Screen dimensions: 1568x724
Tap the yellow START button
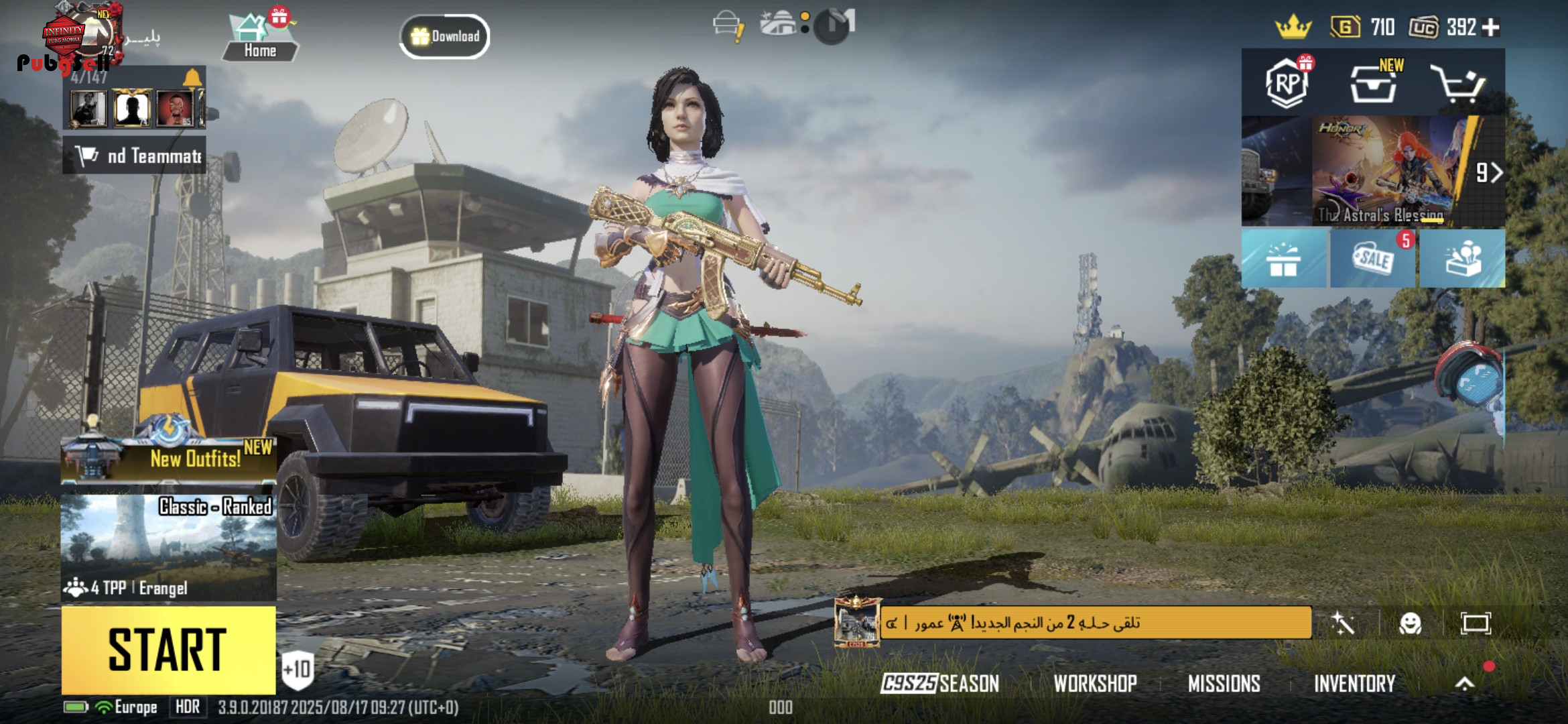pyautogui.click(x=168, y=650)
